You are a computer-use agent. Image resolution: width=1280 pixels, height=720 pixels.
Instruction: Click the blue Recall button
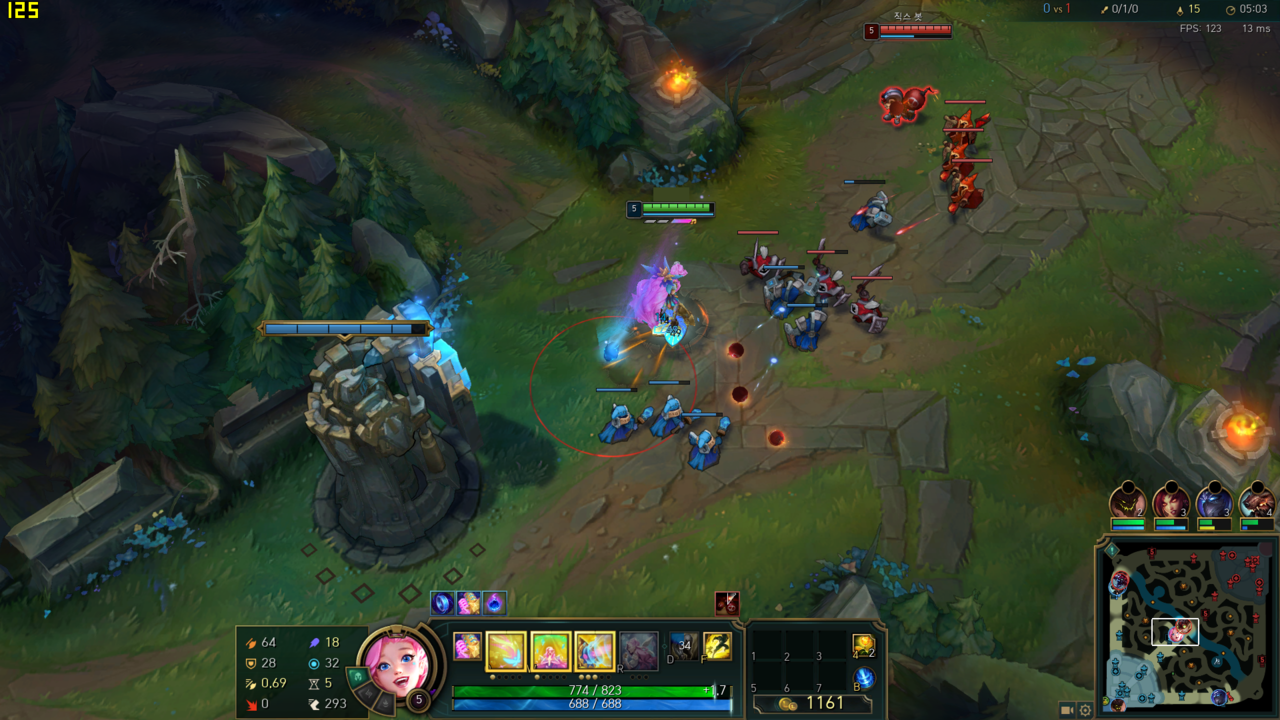point(863,679)
